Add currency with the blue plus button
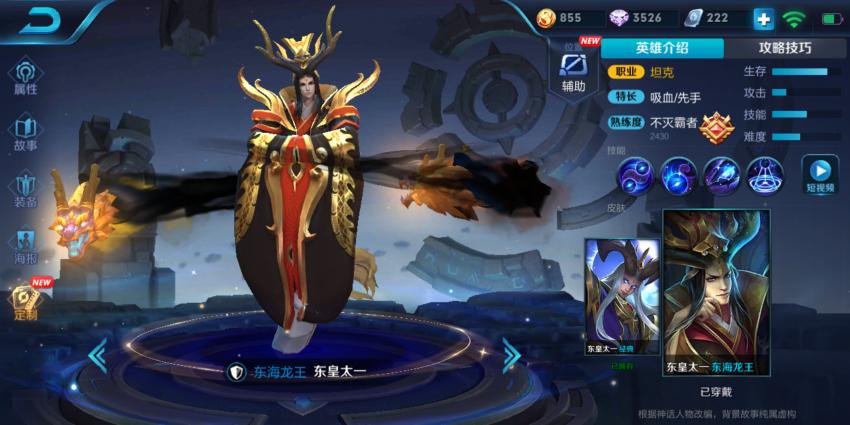 tap(763, 18)
